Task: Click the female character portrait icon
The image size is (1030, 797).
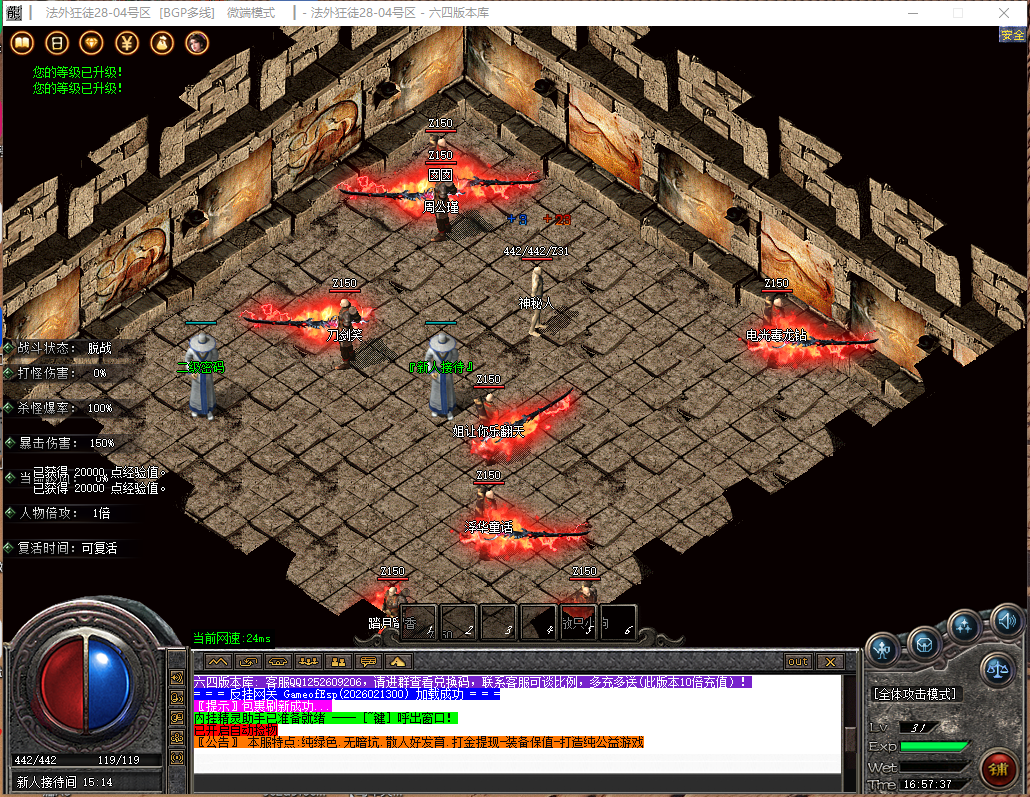Action: coord(197,42)
